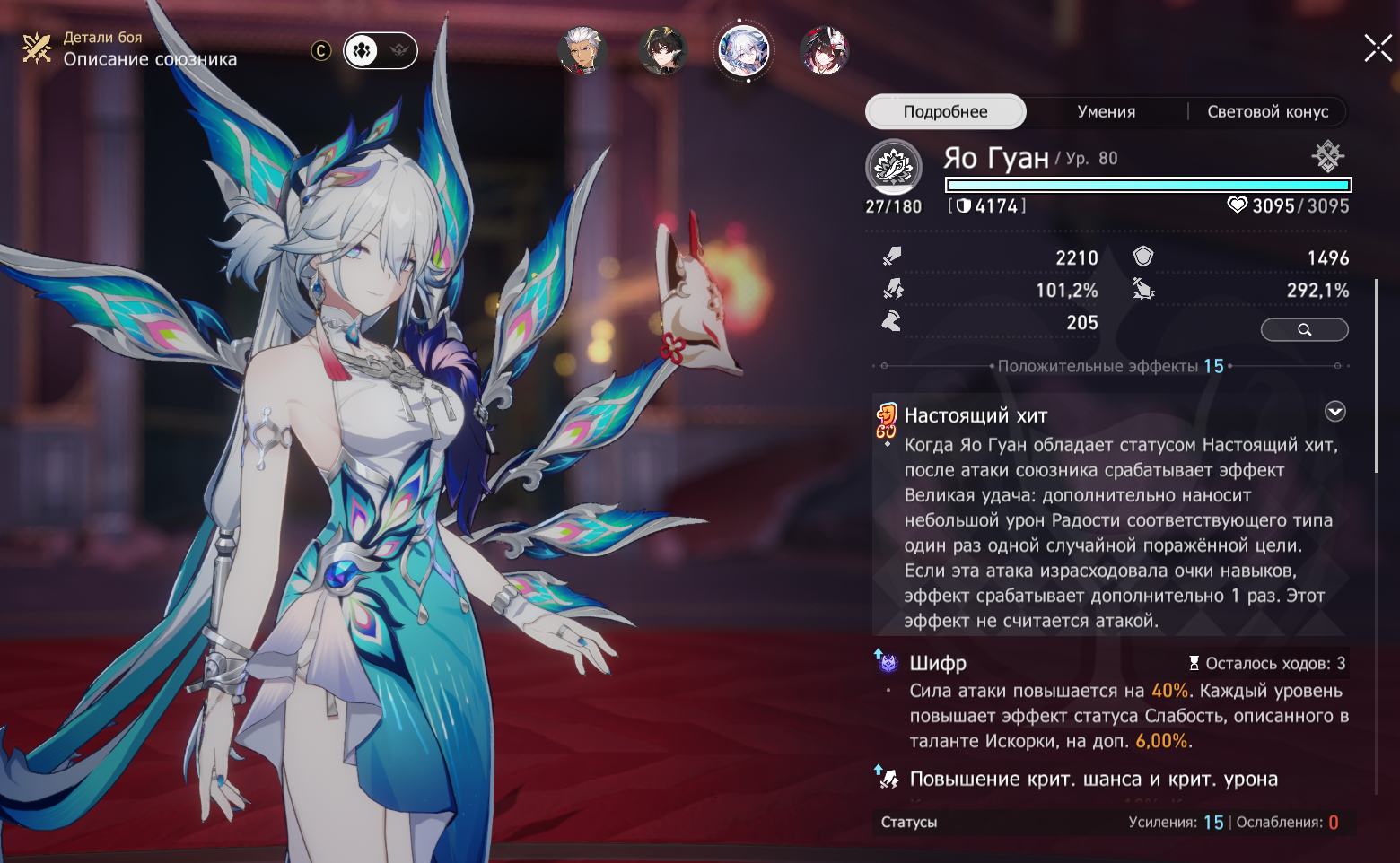
Task: Toggle to the enemies view icon
Action: [x=399, y=51]
